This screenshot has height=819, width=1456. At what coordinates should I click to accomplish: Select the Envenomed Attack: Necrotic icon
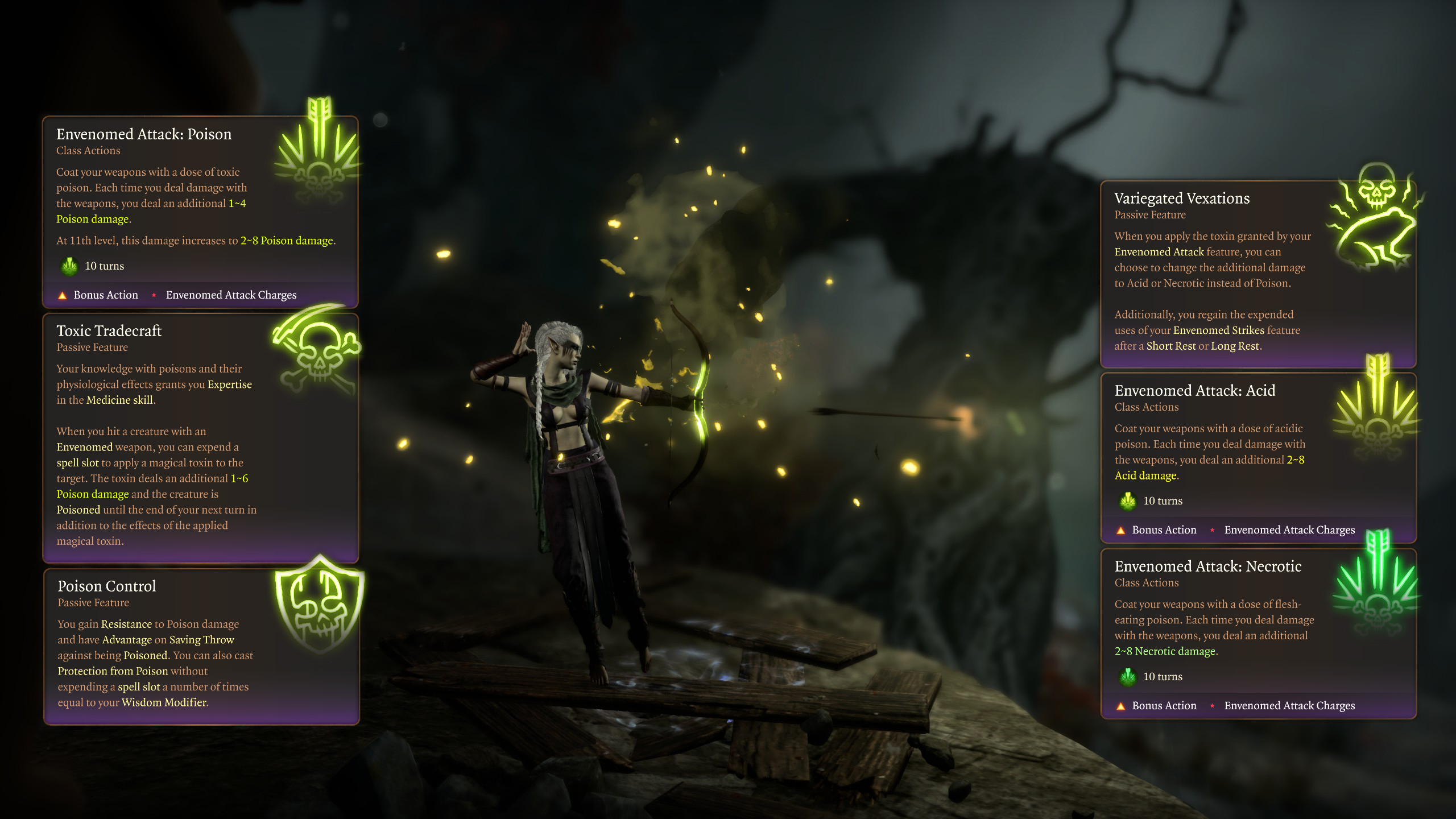click(1377, 586)
